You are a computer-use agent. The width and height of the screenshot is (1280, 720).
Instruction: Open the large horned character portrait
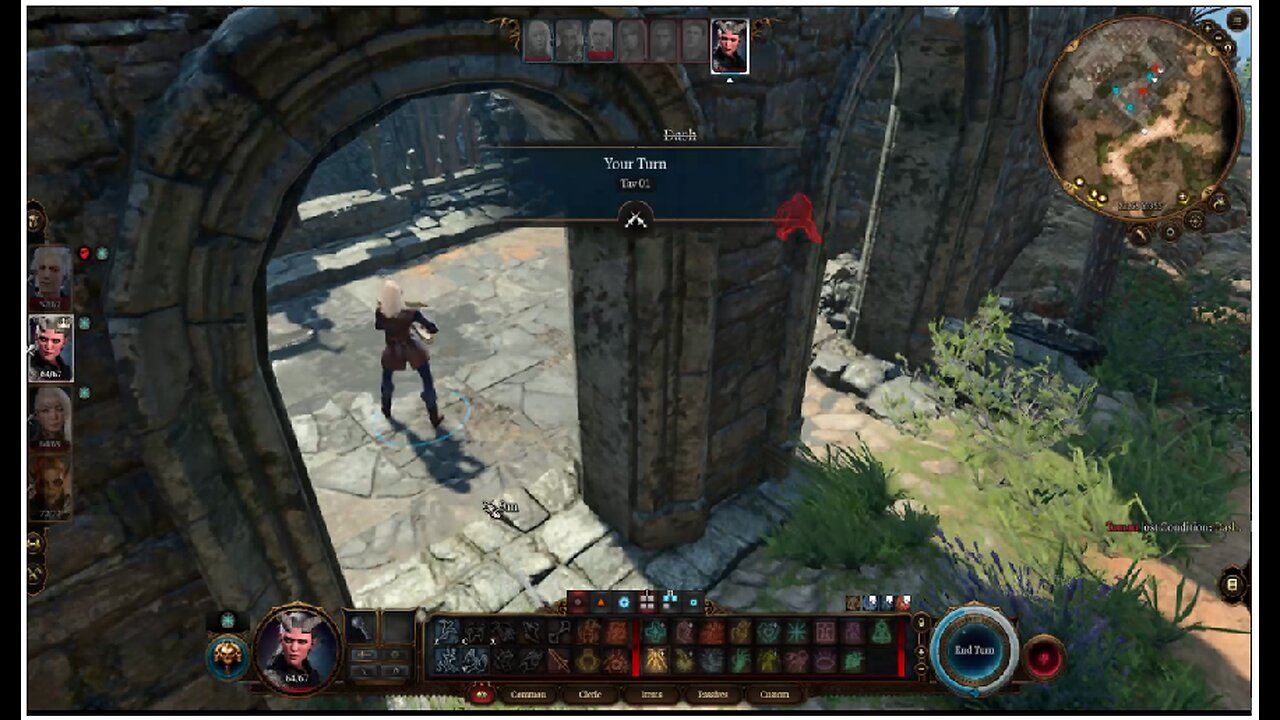pyautogui.click(x=296, y=650)
